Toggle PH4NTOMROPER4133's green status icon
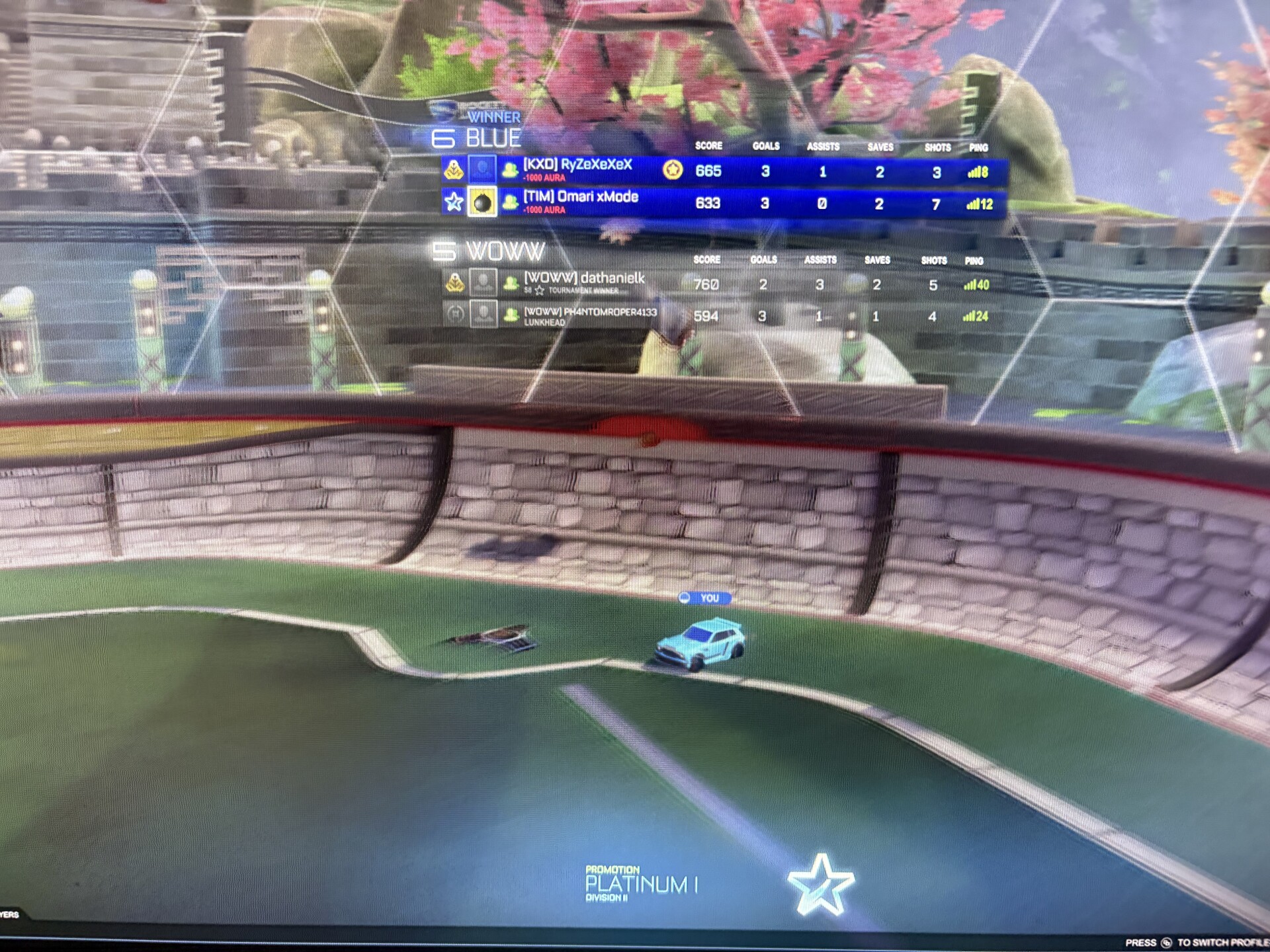 [511, 314]
